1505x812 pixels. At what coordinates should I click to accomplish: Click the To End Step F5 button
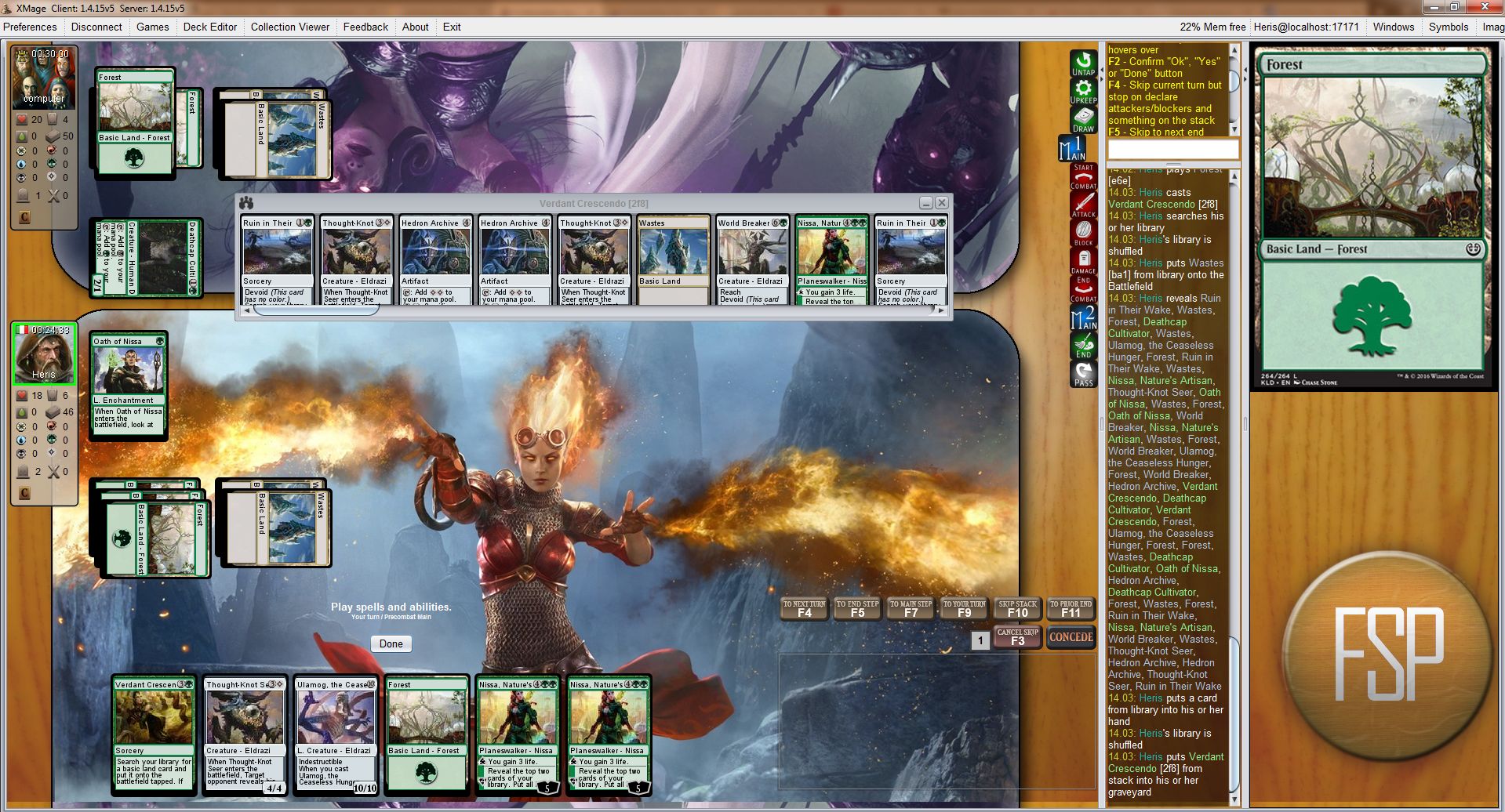coord(857,609)
